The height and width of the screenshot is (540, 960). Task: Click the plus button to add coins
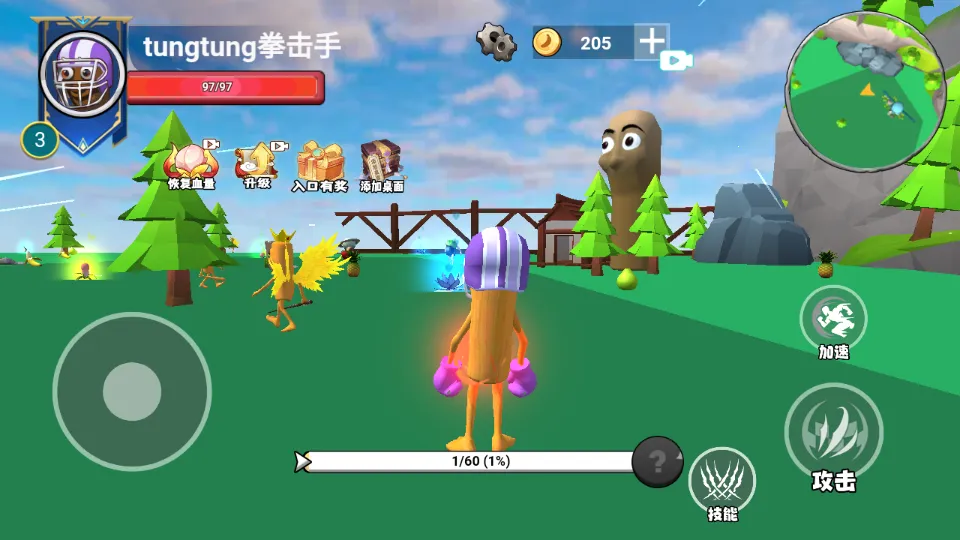(x=652, y=42)
